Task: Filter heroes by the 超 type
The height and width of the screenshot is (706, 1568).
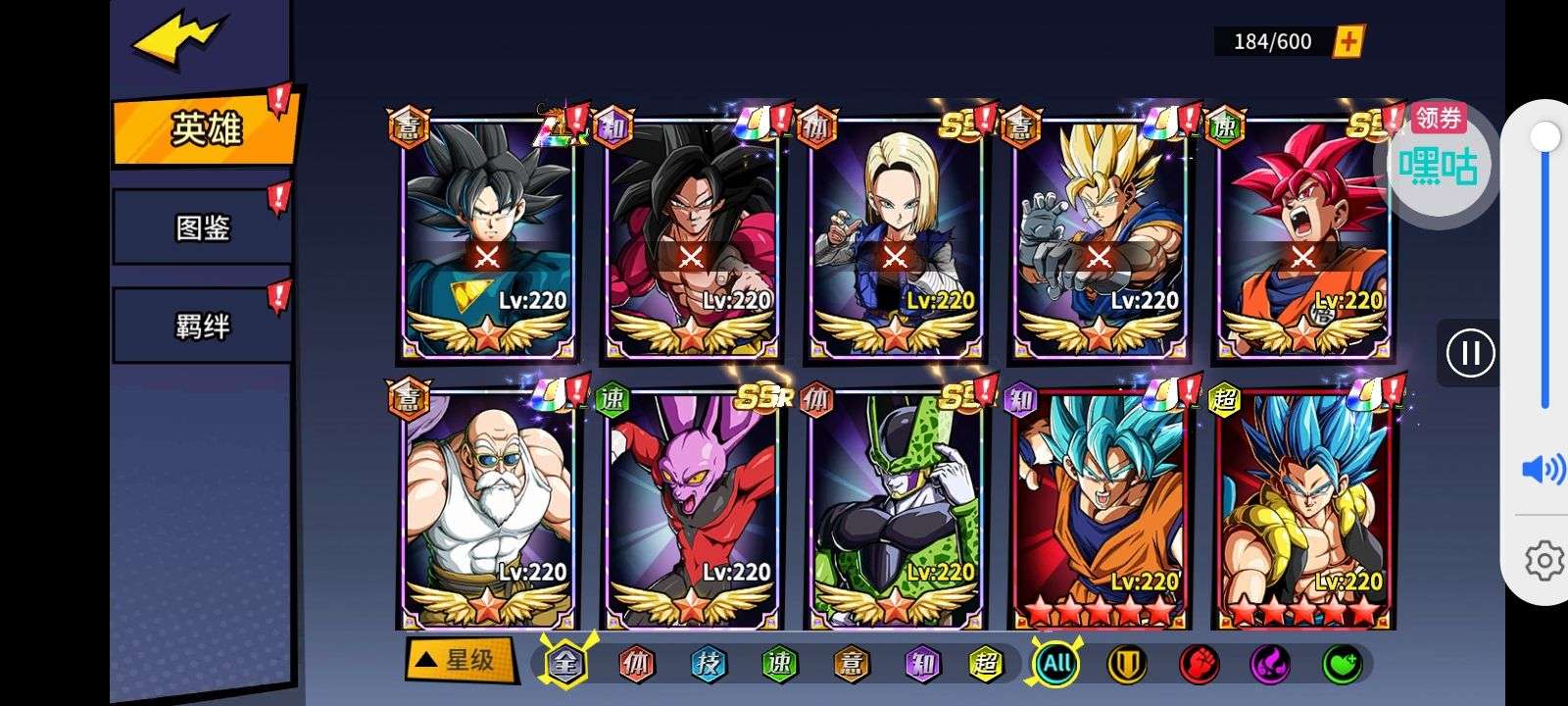Action: (985, 665)
